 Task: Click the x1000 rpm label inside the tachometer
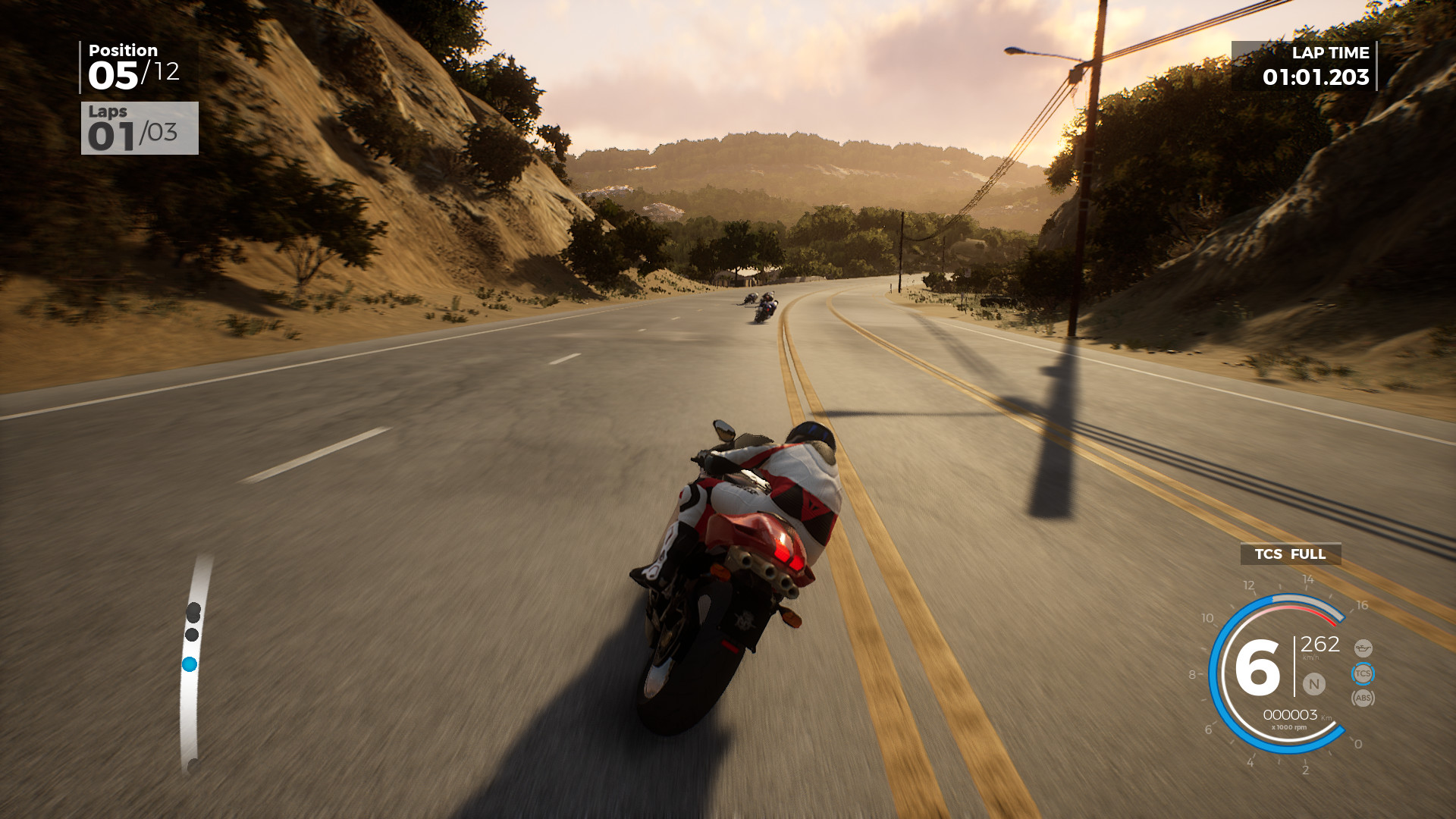1288,727
